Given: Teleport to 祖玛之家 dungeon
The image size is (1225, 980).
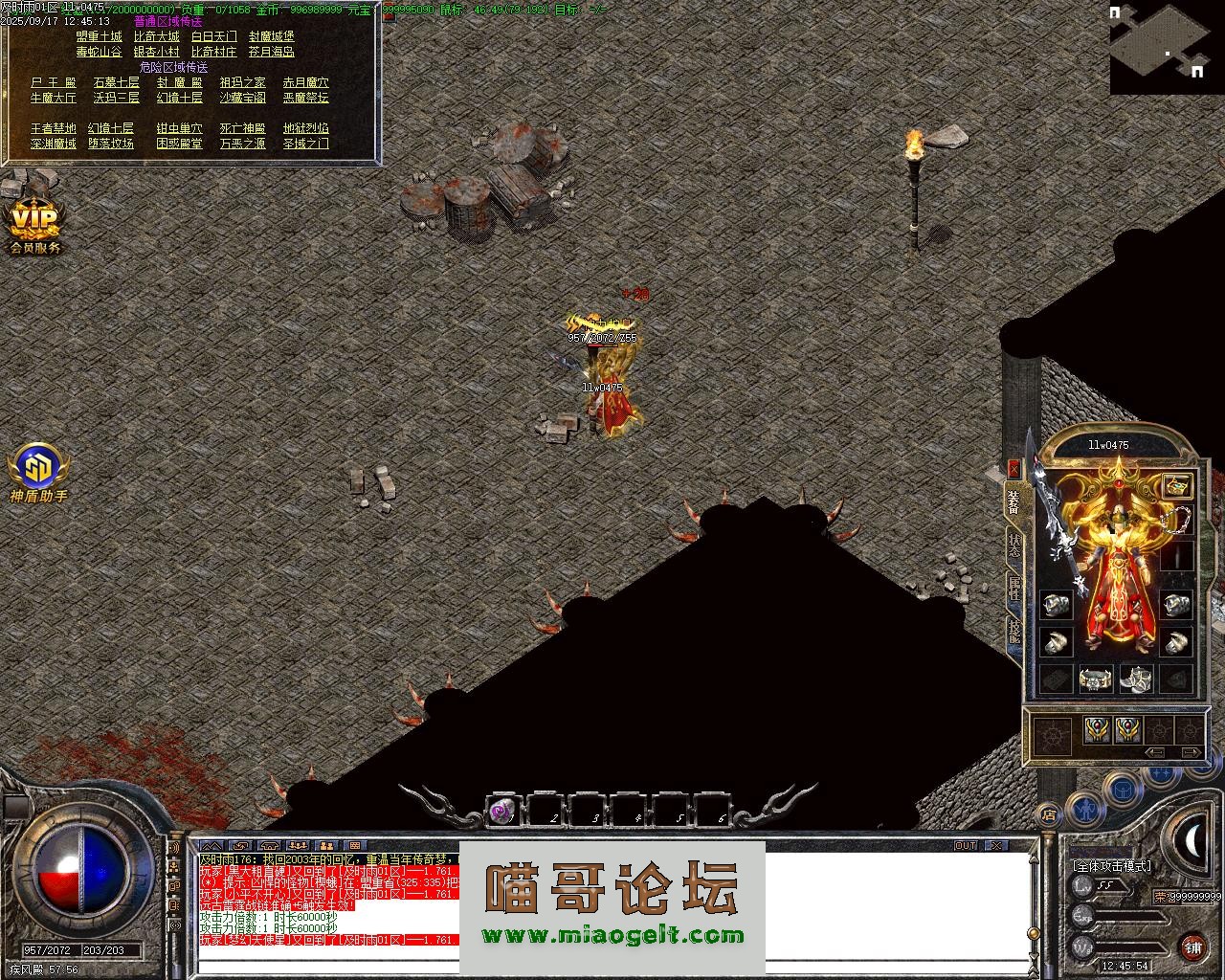Looking at the screenshot, I should point(242,83).
